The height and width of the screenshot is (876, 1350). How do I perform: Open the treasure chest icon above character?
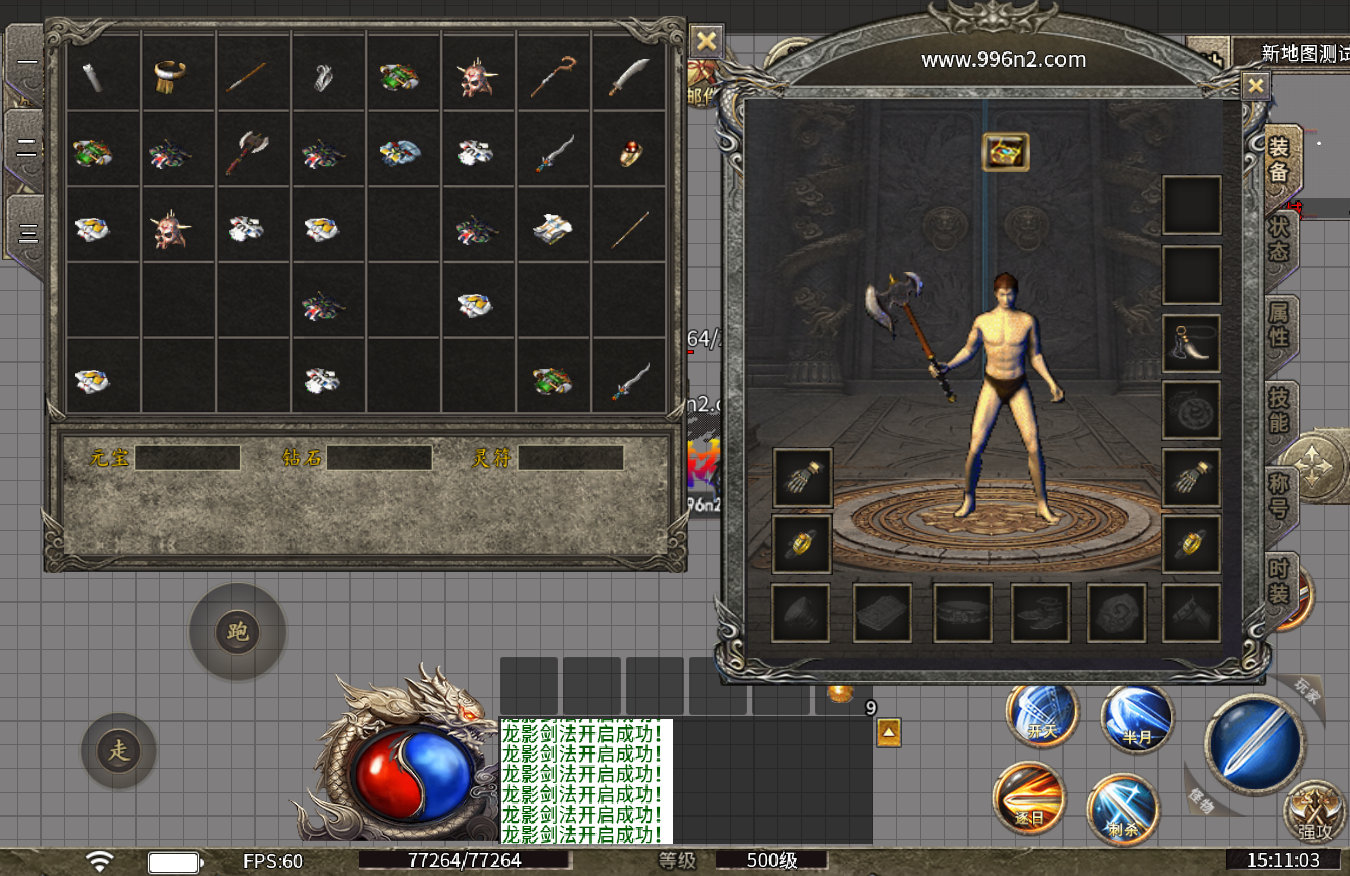click(x=1005, y=152)
